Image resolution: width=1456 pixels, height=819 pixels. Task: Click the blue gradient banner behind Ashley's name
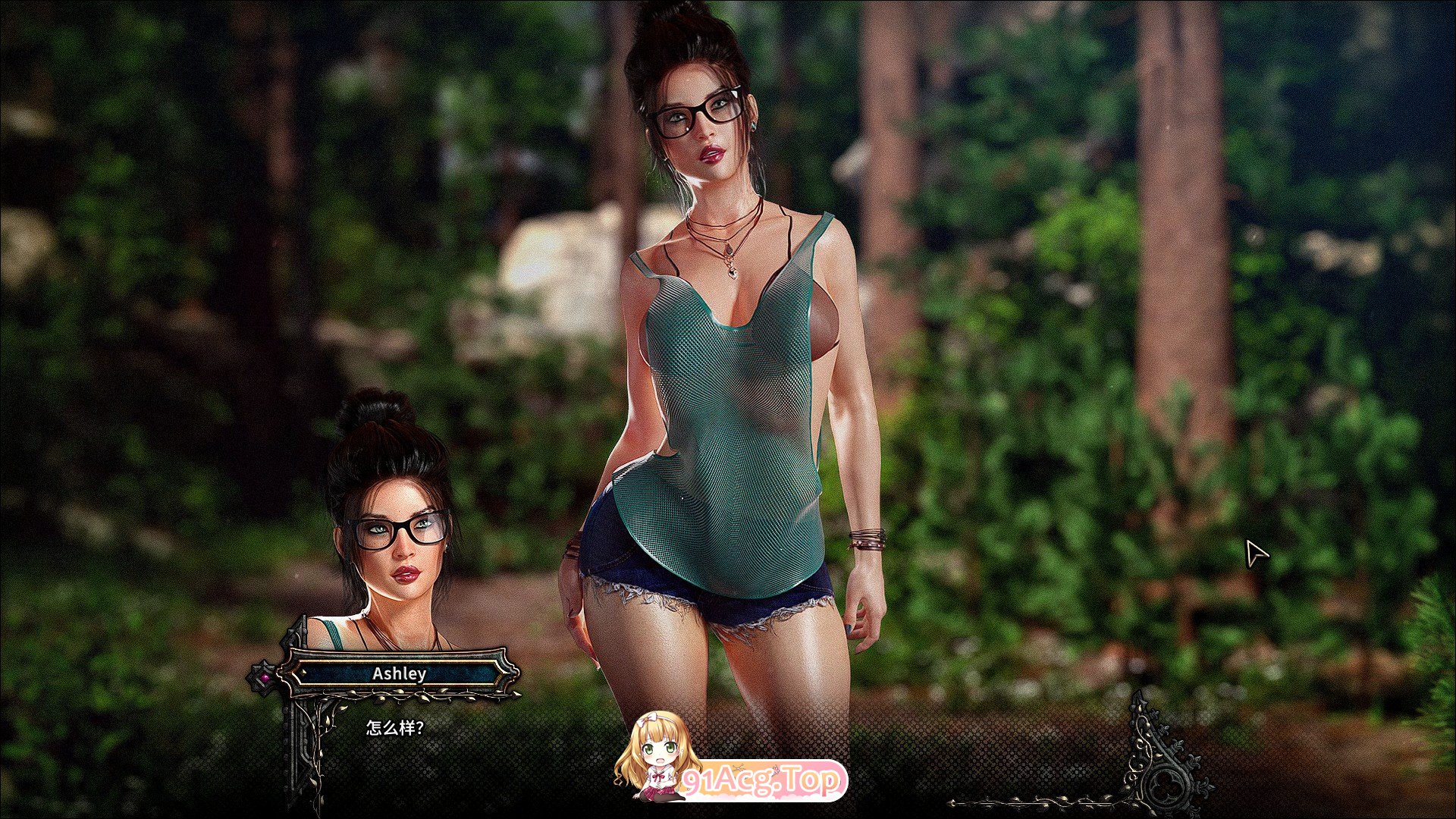click(400, 673)
